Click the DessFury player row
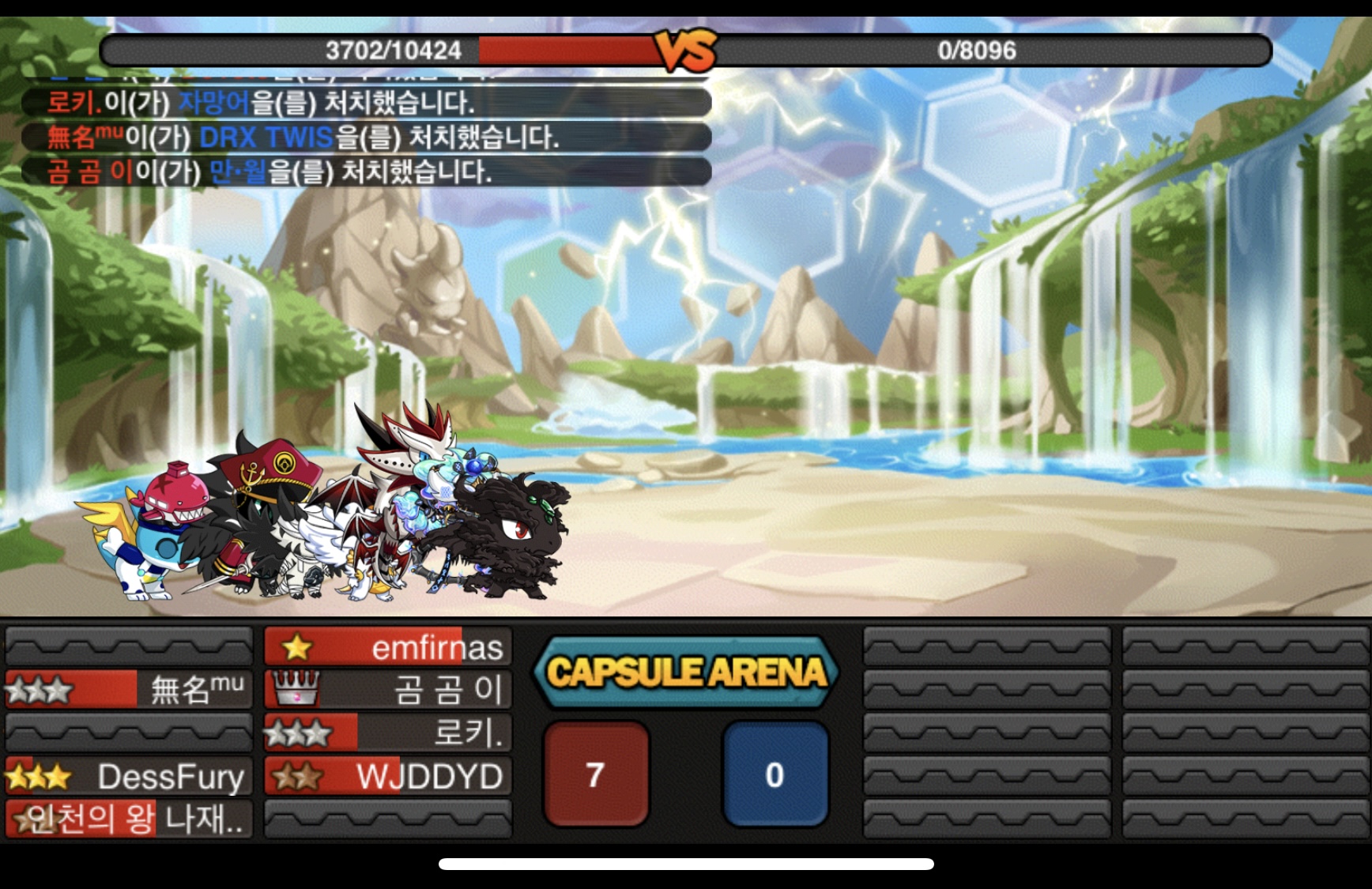 (129, 776)
